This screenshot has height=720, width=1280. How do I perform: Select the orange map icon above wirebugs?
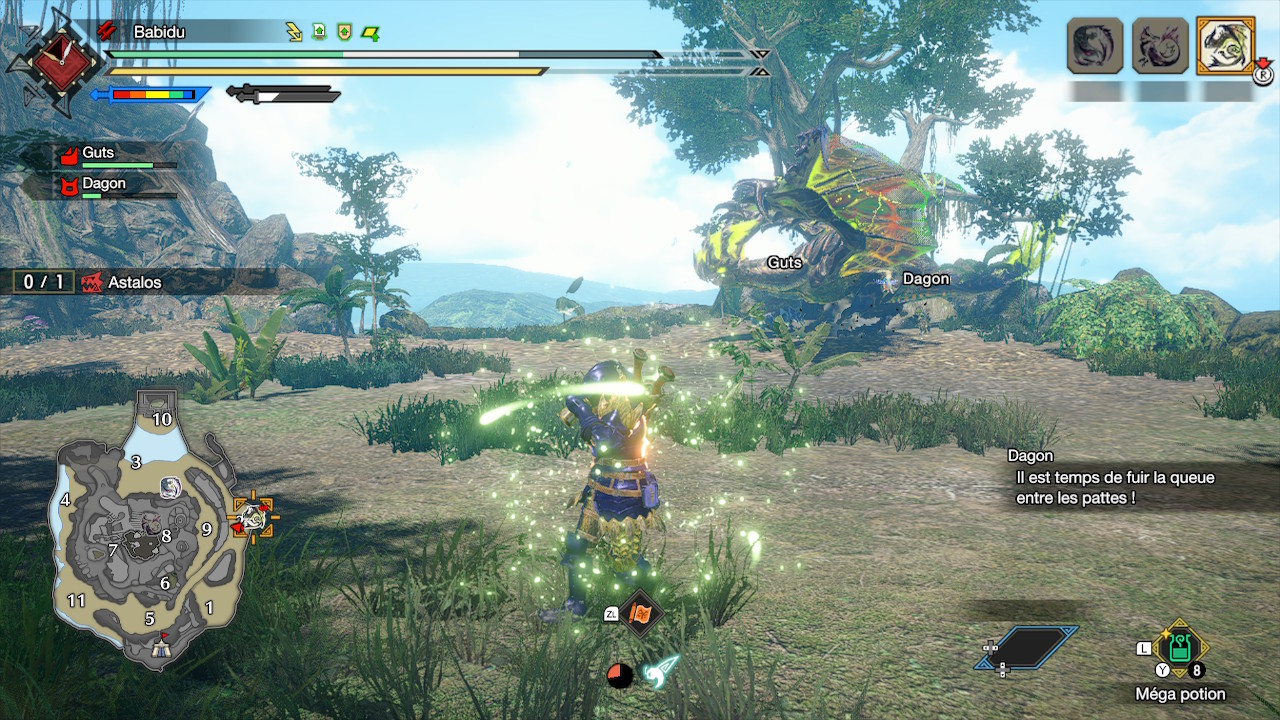click(640, 613)
